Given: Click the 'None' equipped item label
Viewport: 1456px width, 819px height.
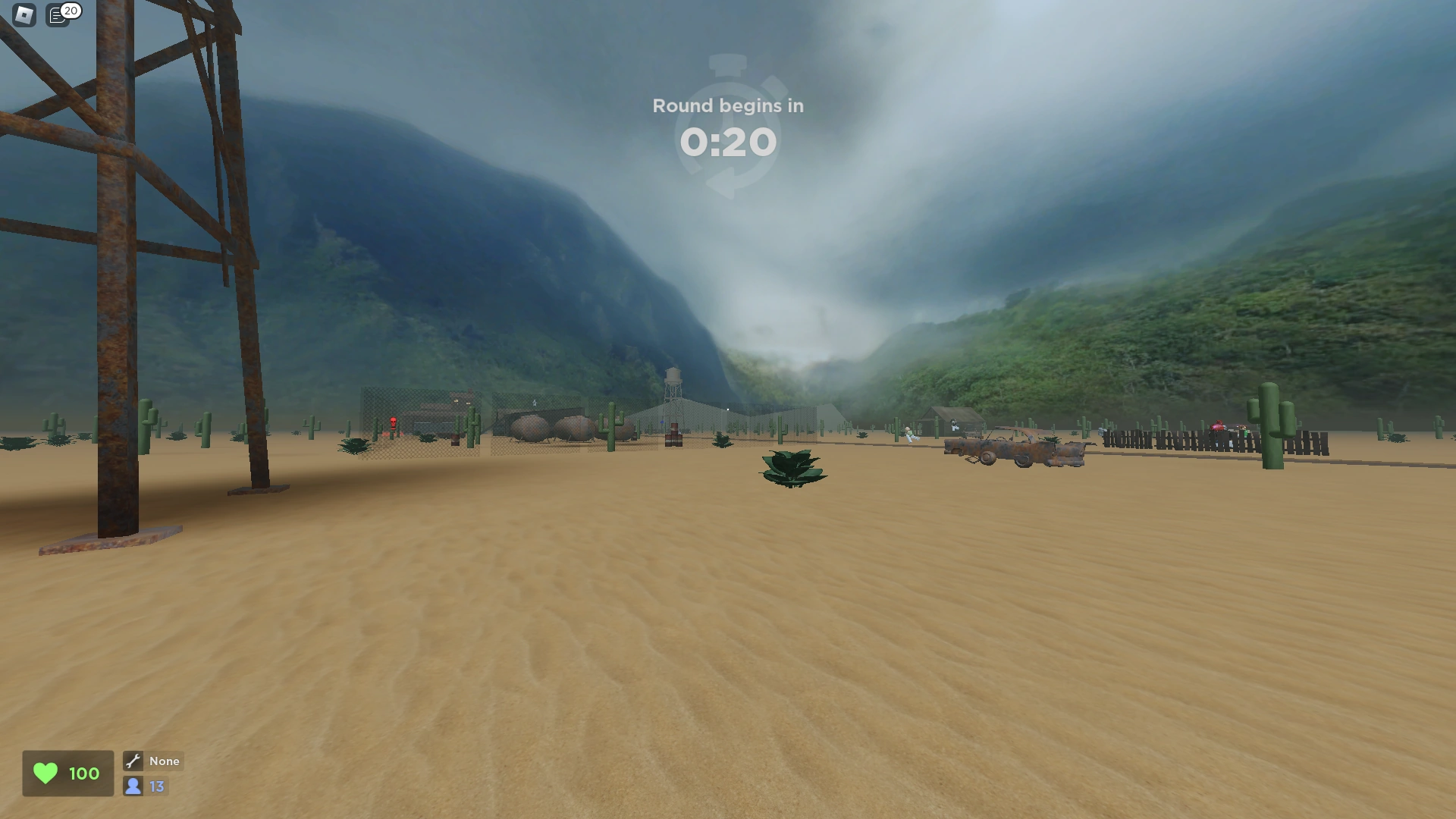Looking at the screenshot, I should (x=164, y=761).
